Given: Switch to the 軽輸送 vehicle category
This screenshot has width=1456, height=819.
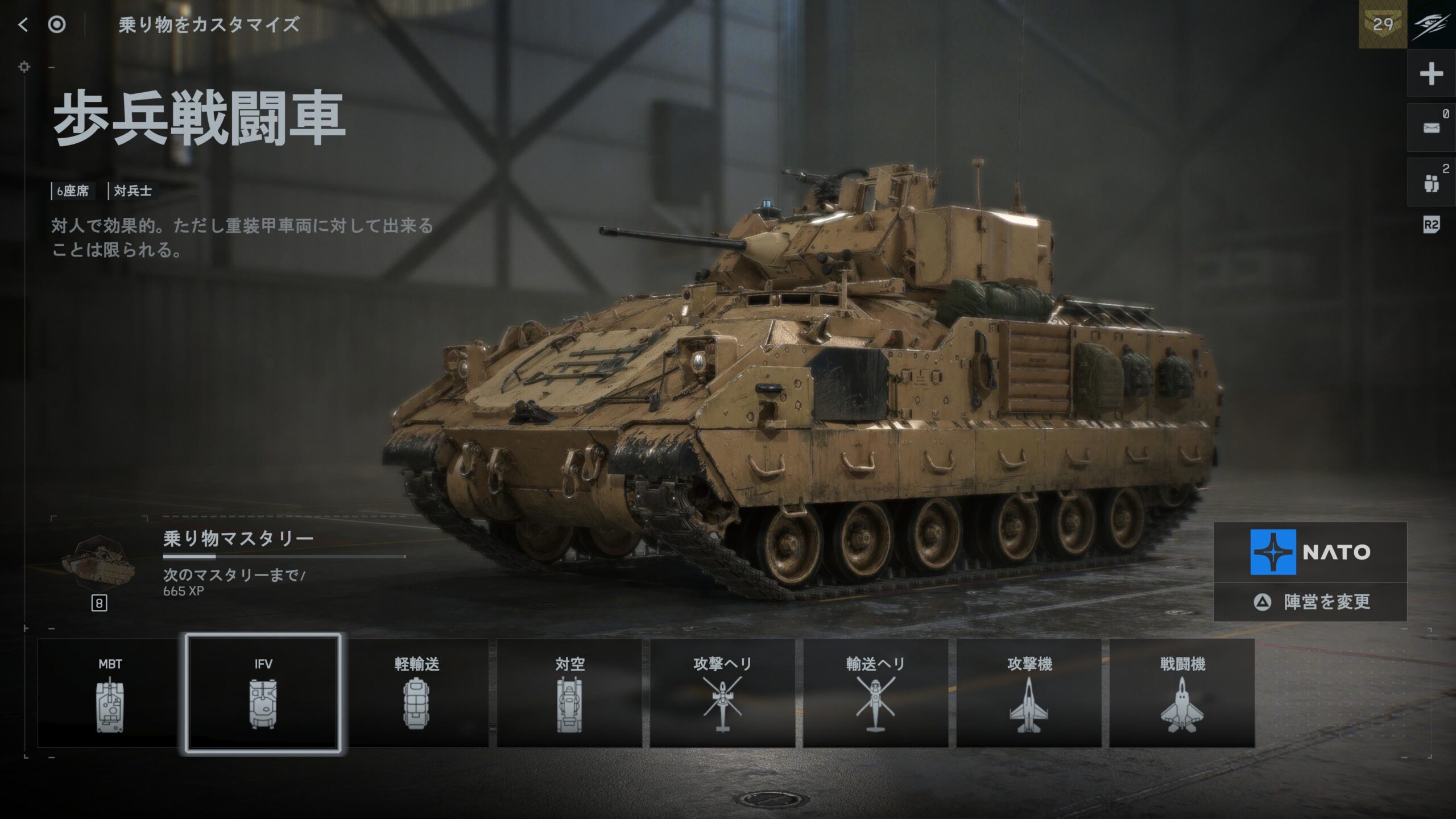Looking at the screenshot, I should 417,693.
